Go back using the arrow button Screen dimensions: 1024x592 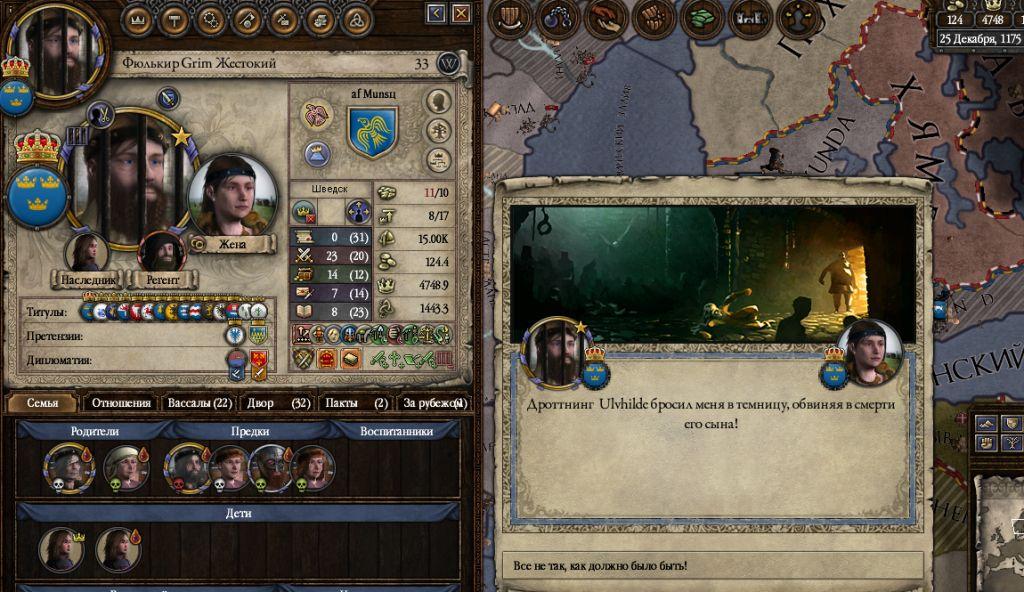click(436, 13)
